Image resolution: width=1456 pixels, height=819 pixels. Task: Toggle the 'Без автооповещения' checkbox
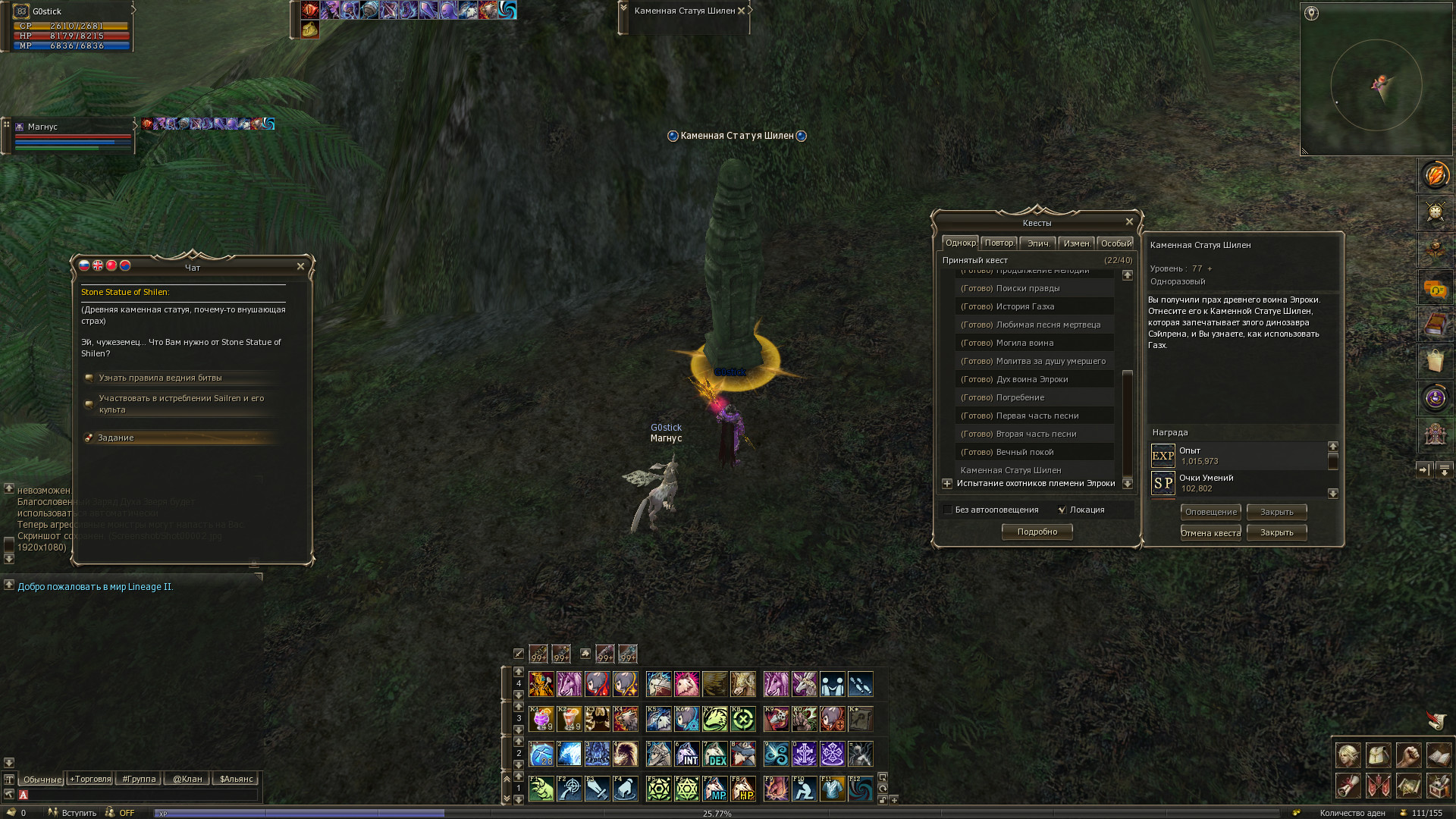(948, 510)
